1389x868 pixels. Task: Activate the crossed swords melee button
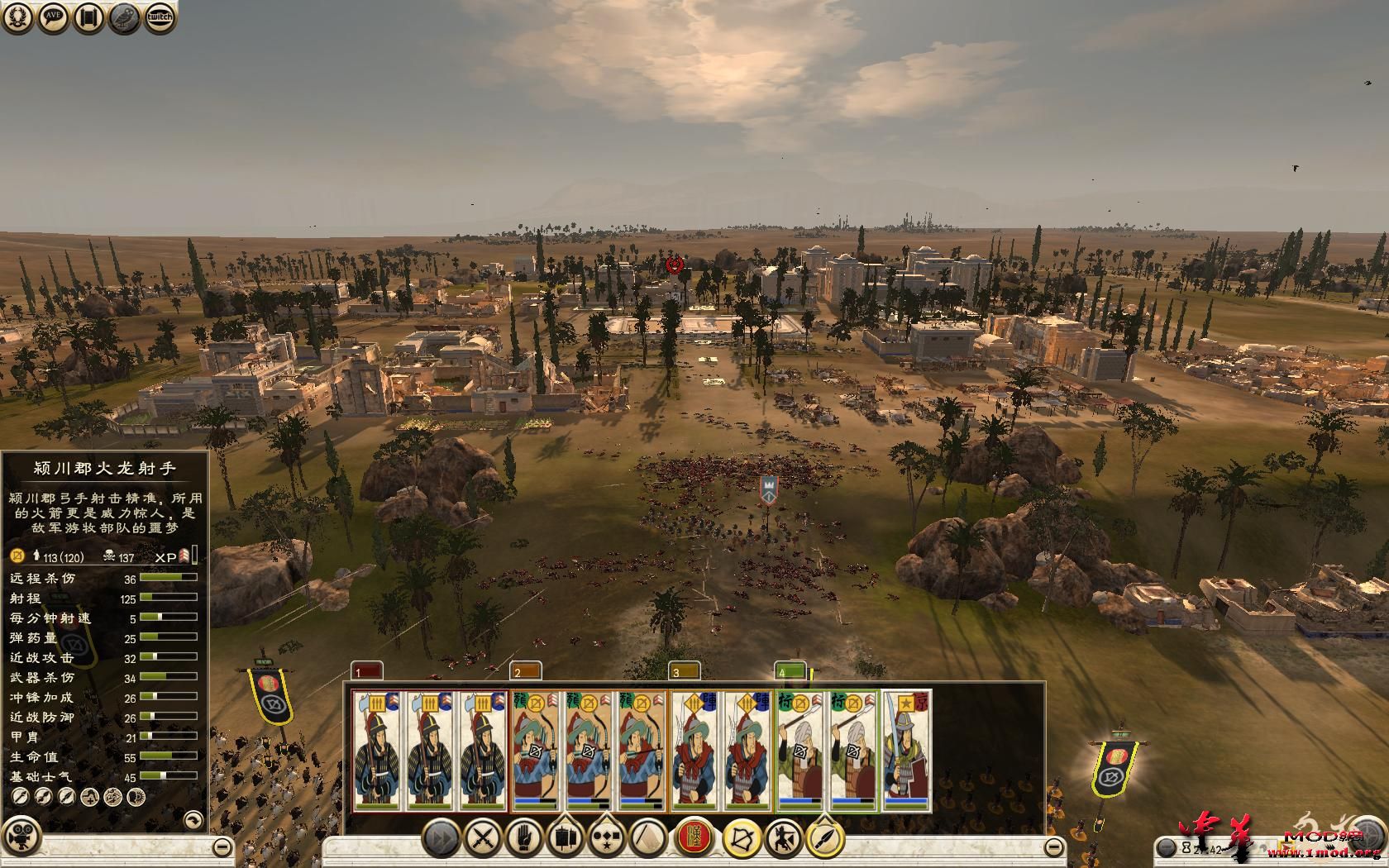[483, 839]
